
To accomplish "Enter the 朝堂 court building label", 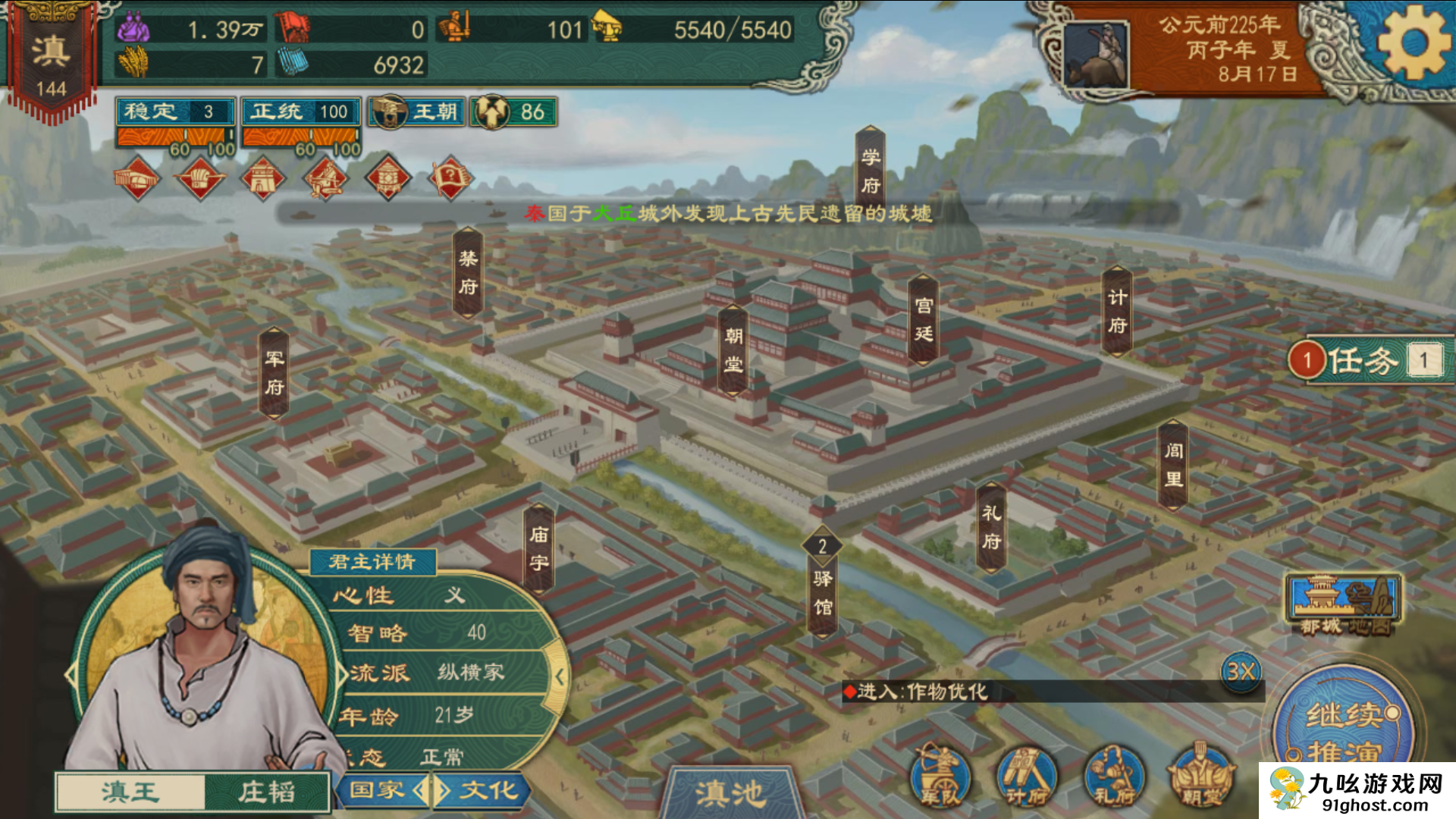I will click(x=733, y=350).
